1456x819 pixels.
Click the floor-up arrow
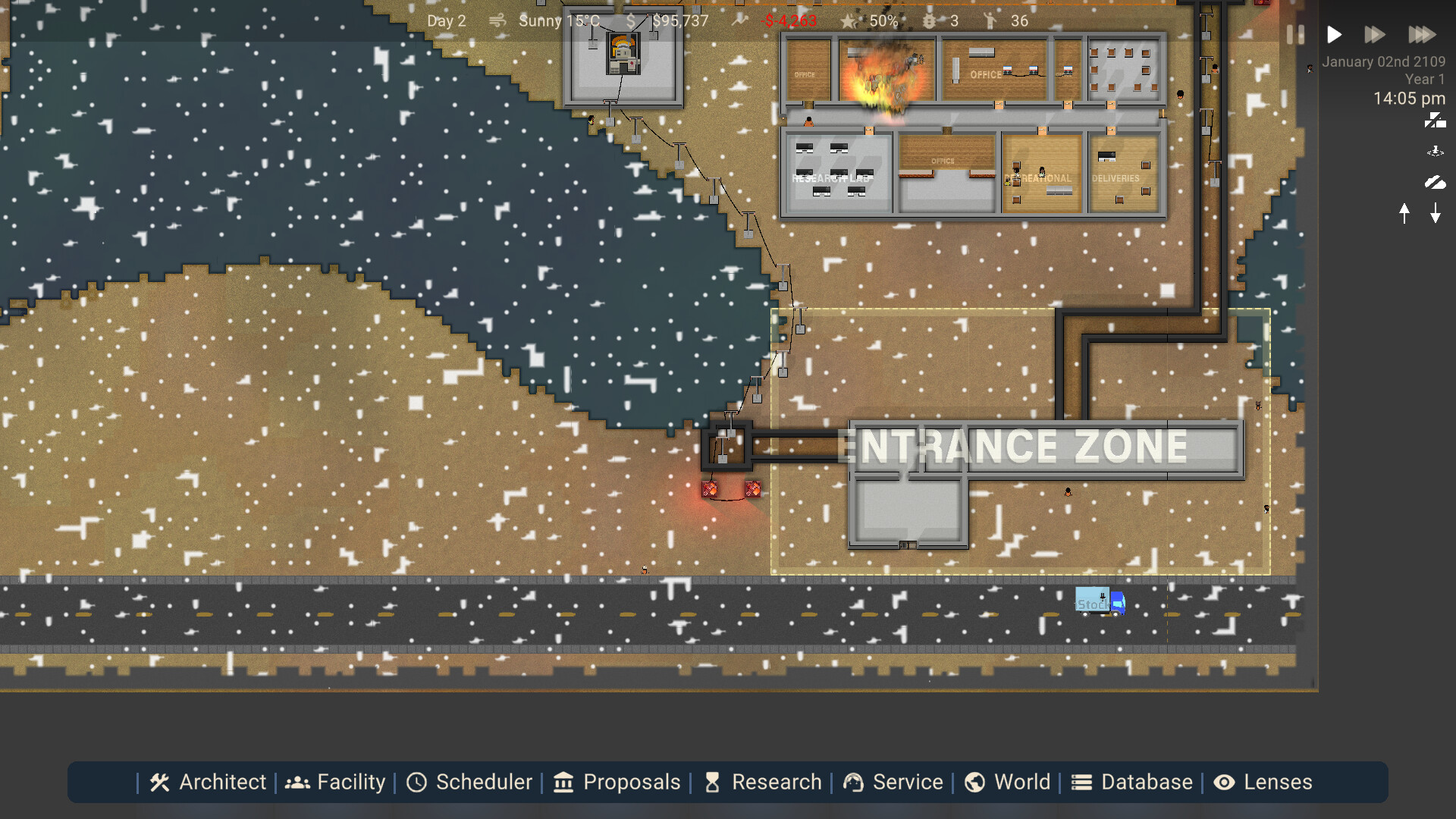pos(1404,214)
